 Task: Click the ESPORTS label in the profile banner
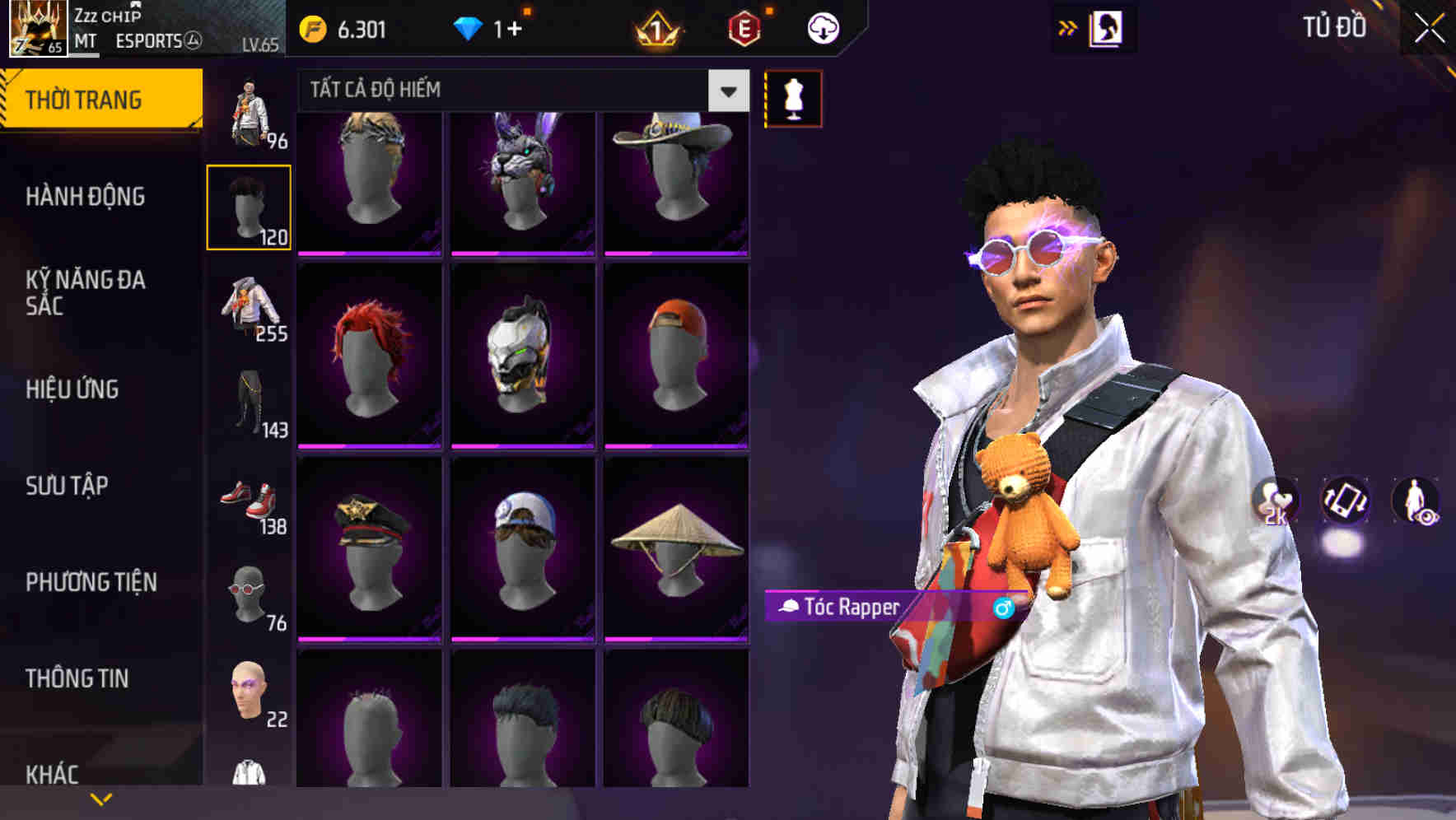(x=150, y=41)
